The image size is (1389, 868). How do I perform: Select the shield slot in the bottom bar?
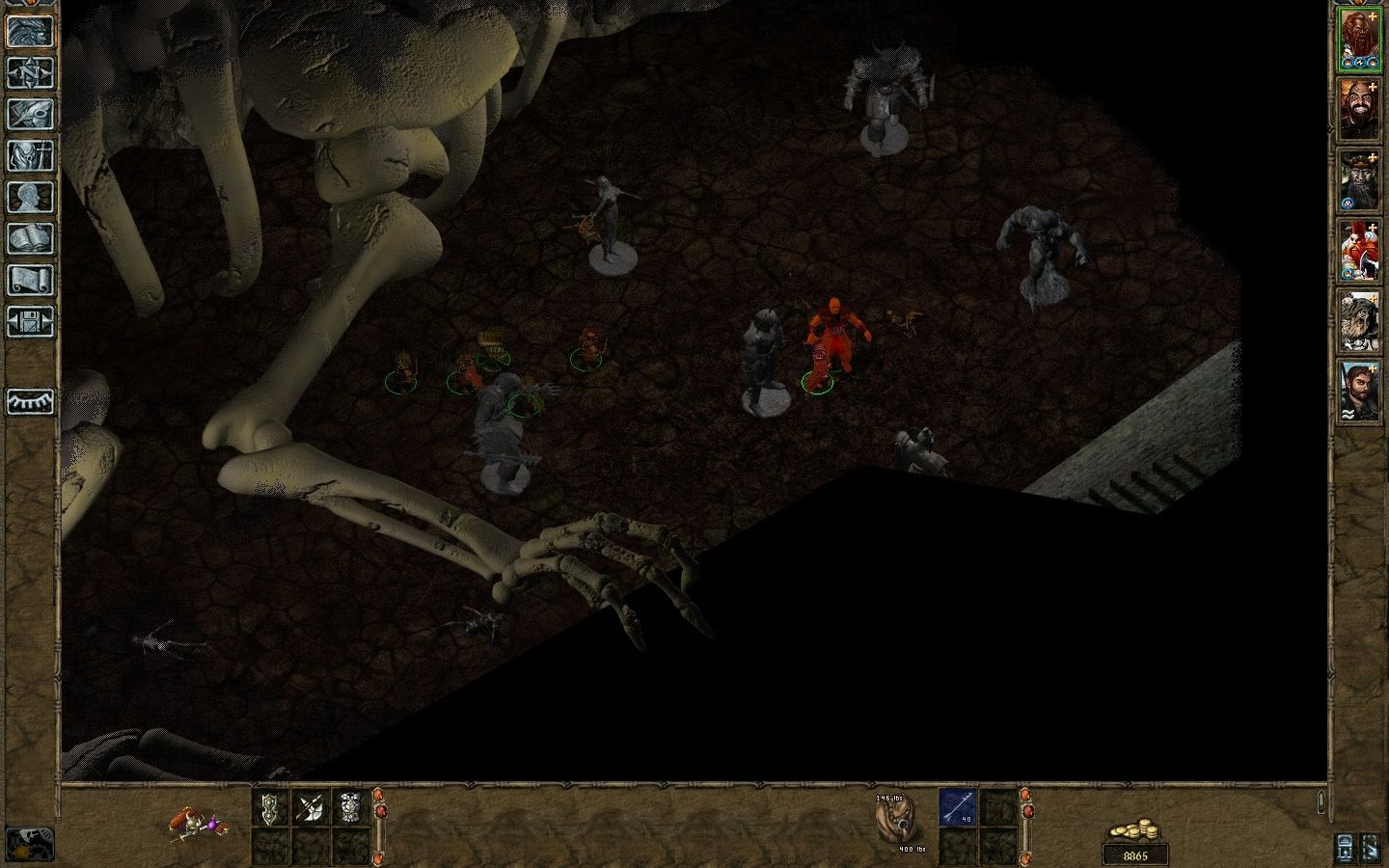coord(270,808)
